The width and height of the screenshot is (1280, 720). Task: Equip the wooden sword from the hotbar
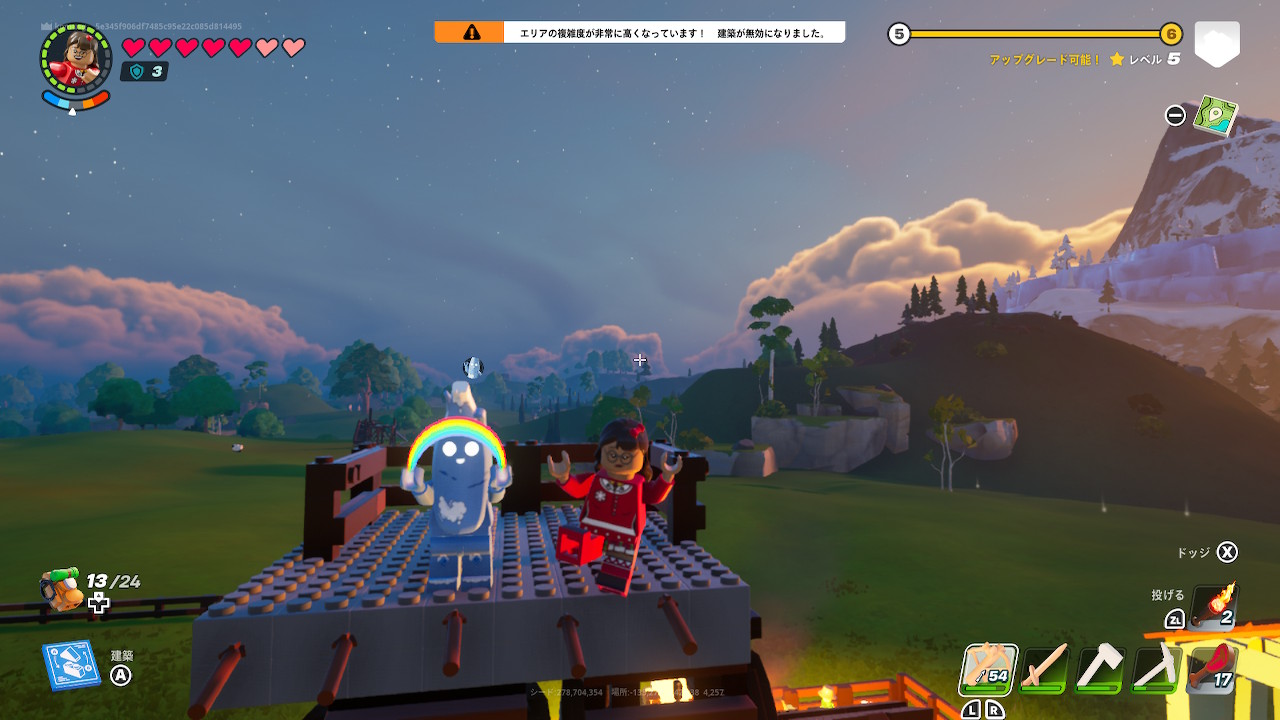[1044, 668]
